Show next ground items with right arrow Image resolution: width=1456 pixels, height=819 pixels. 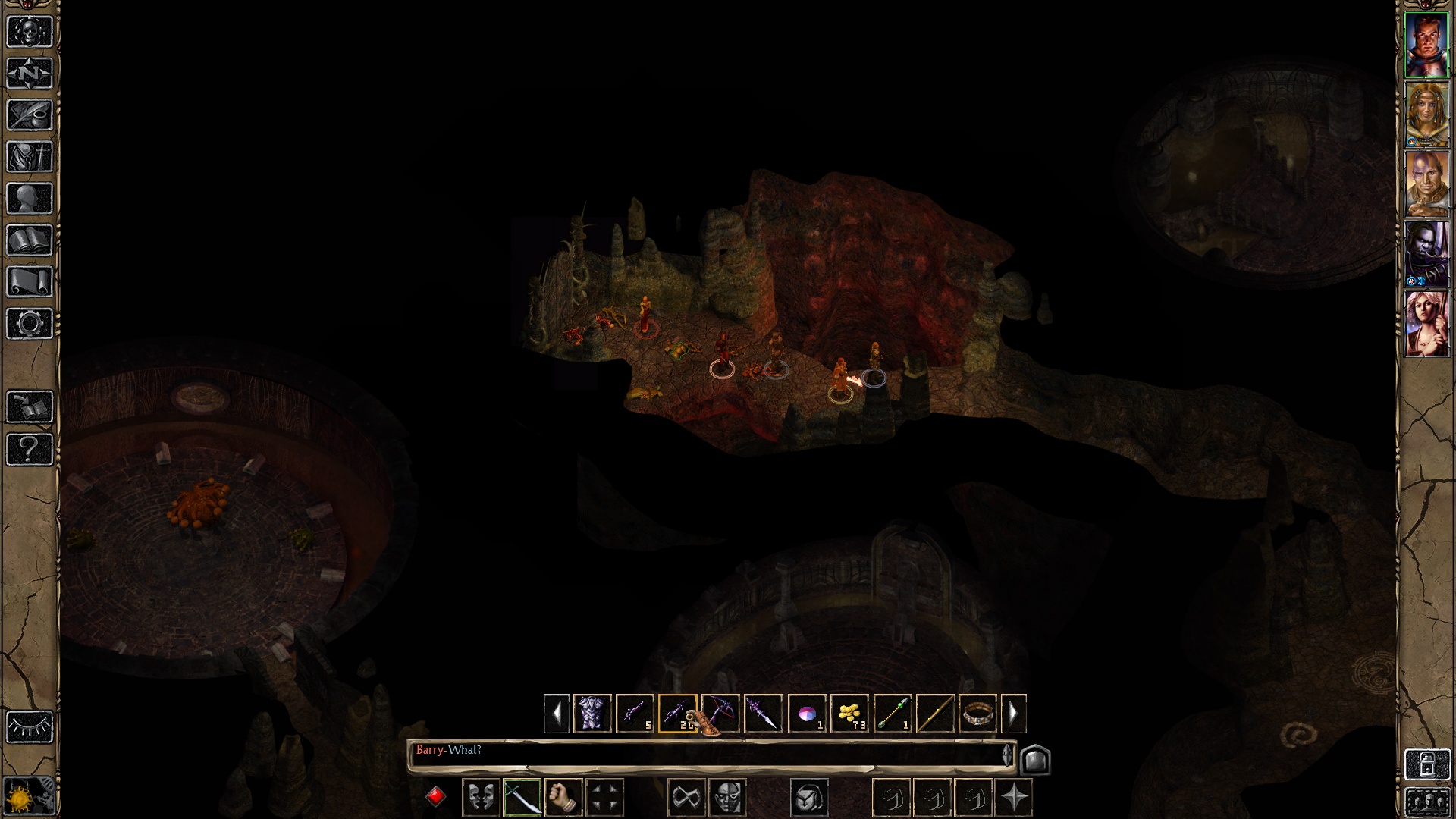[x=1013, y=714]
